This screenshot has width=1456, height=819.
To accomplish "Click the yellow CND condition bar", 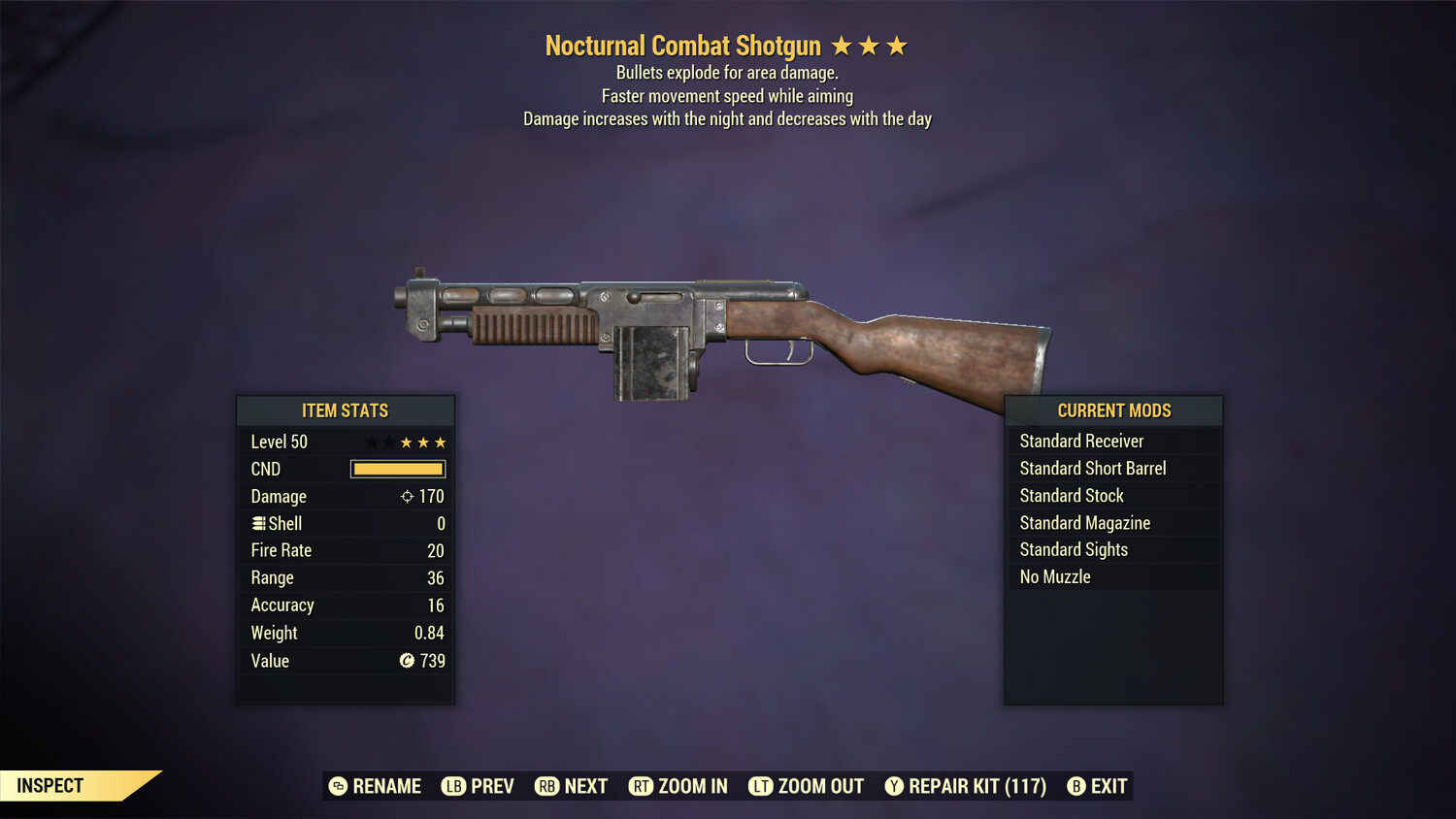I will (x=398, y=469).
